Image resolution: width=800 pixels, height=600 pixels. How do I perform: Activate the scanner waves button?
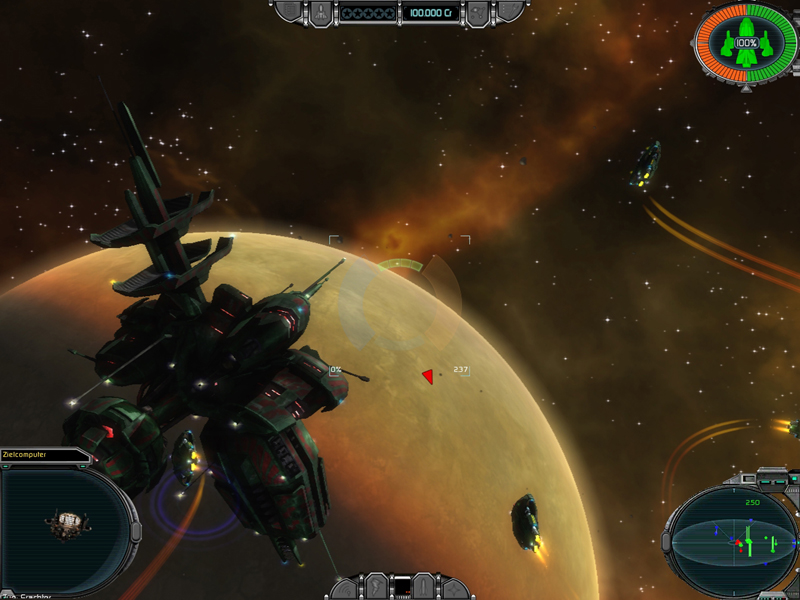tap(345, 590)
